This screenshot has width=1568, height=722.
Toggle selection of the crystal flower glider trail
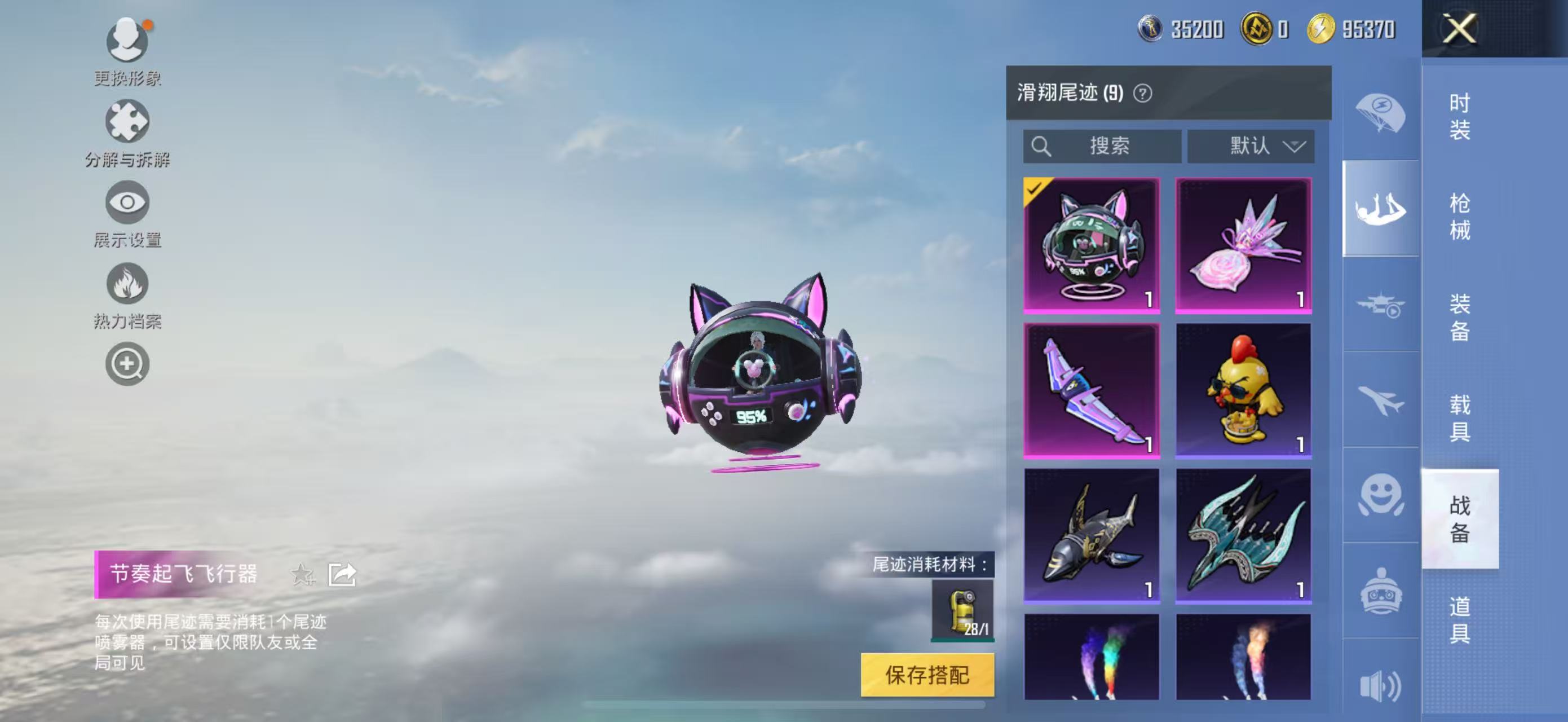pos(1244,243)
